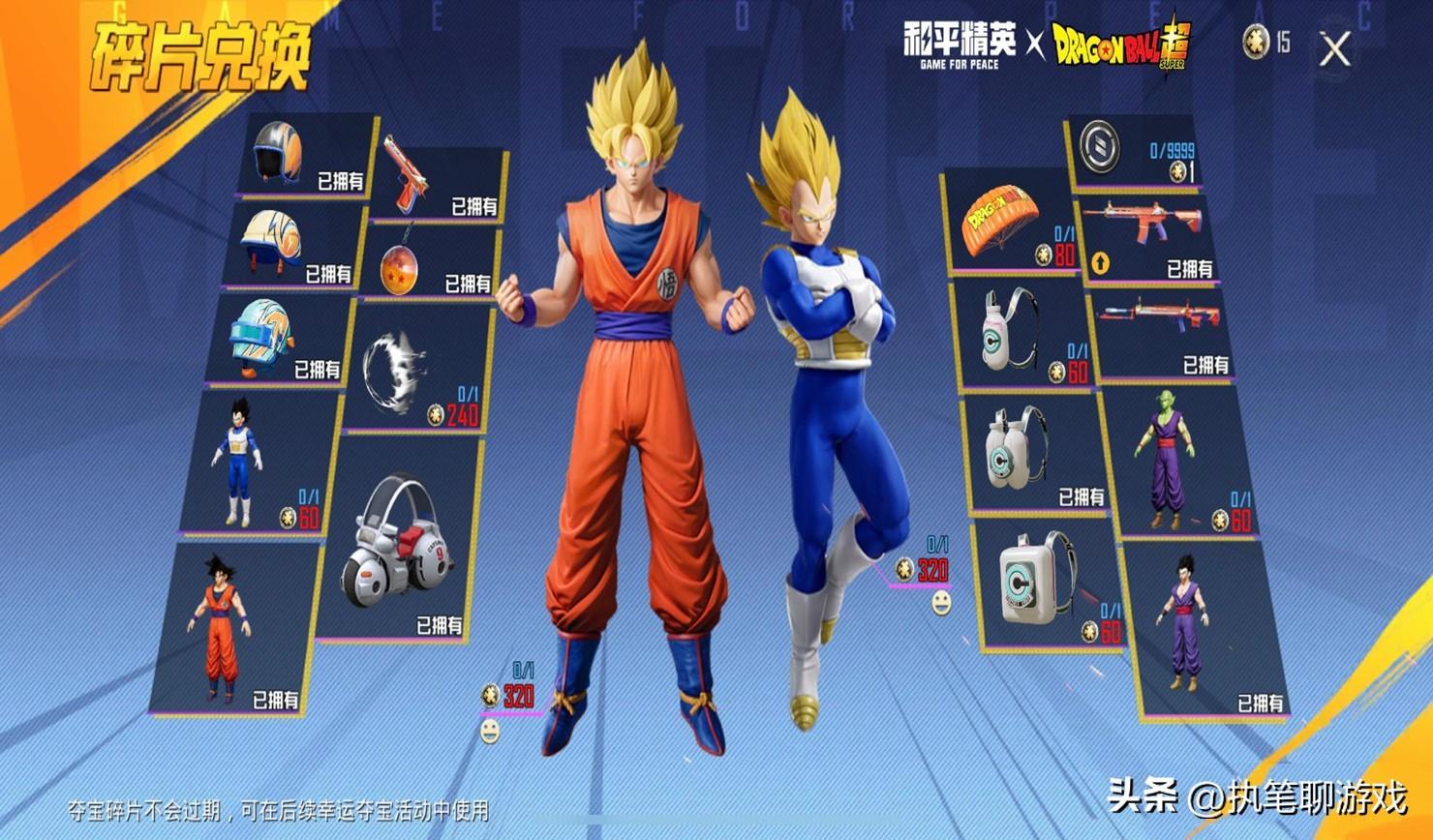
Task: Select the white smoke ring effect for 240
Action: [x=416, y=371]
